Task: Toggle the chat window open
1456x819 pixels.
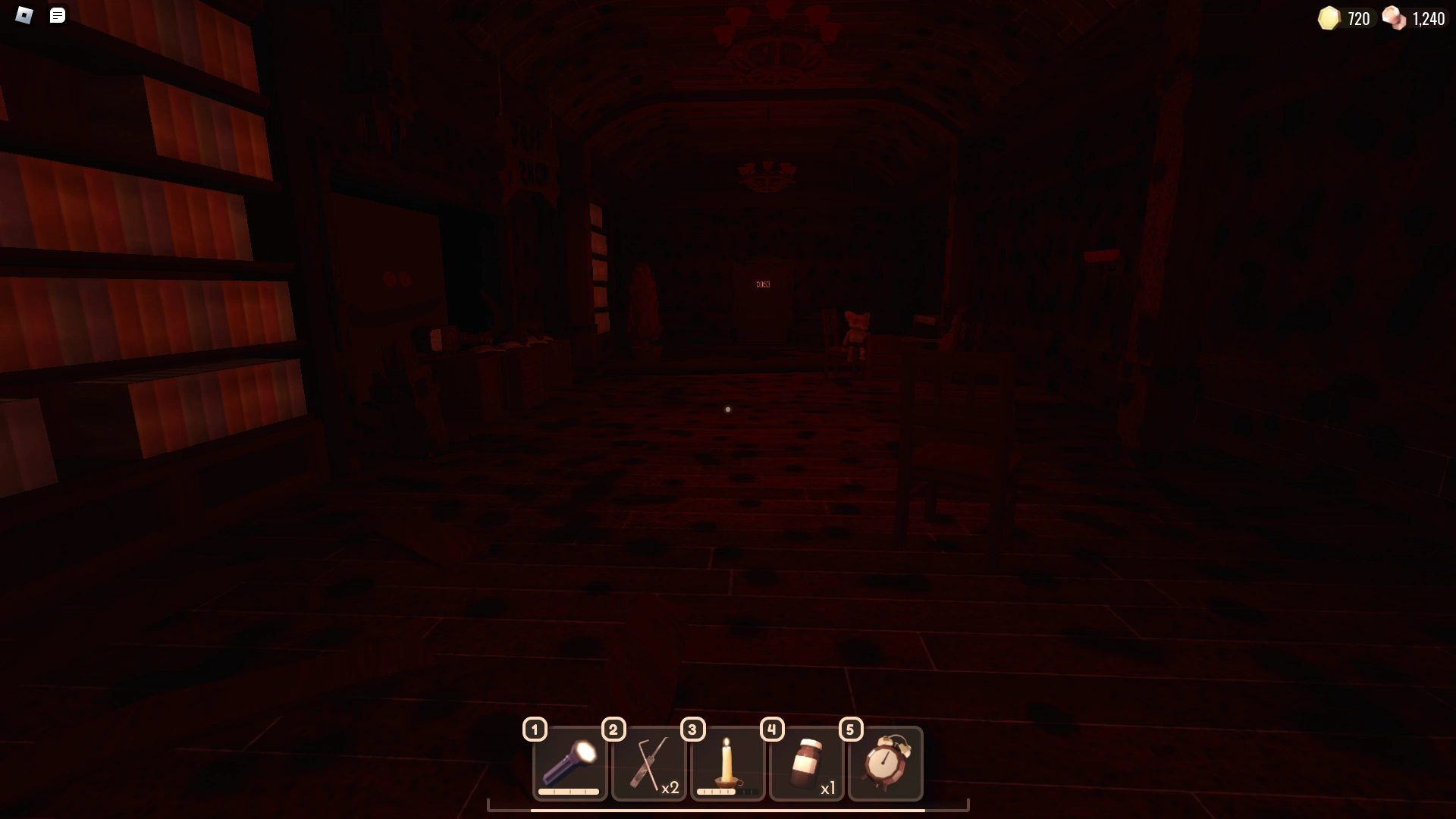Action: [57, 15]
